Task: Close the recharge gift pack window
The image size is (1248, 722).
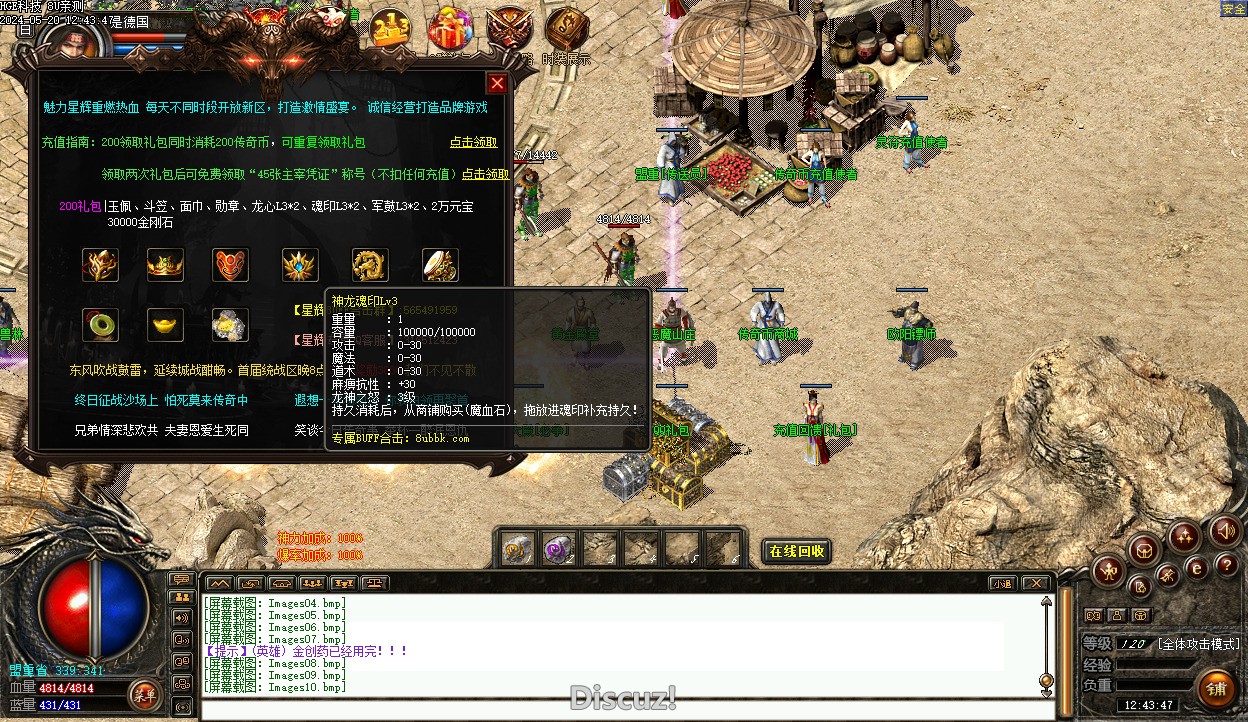Action: click(497, 83)
